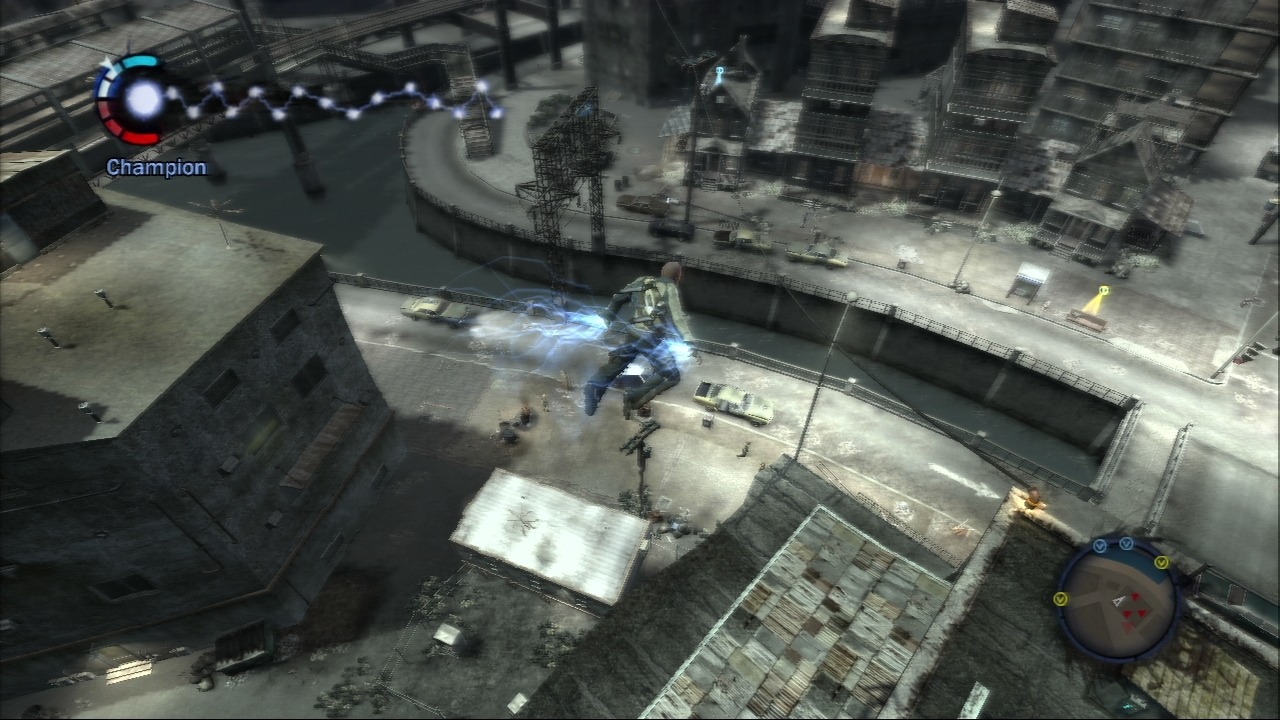This screenshot has width=1280, height=720.
Task: Select the Champion karma rank label
Action: 156,167
